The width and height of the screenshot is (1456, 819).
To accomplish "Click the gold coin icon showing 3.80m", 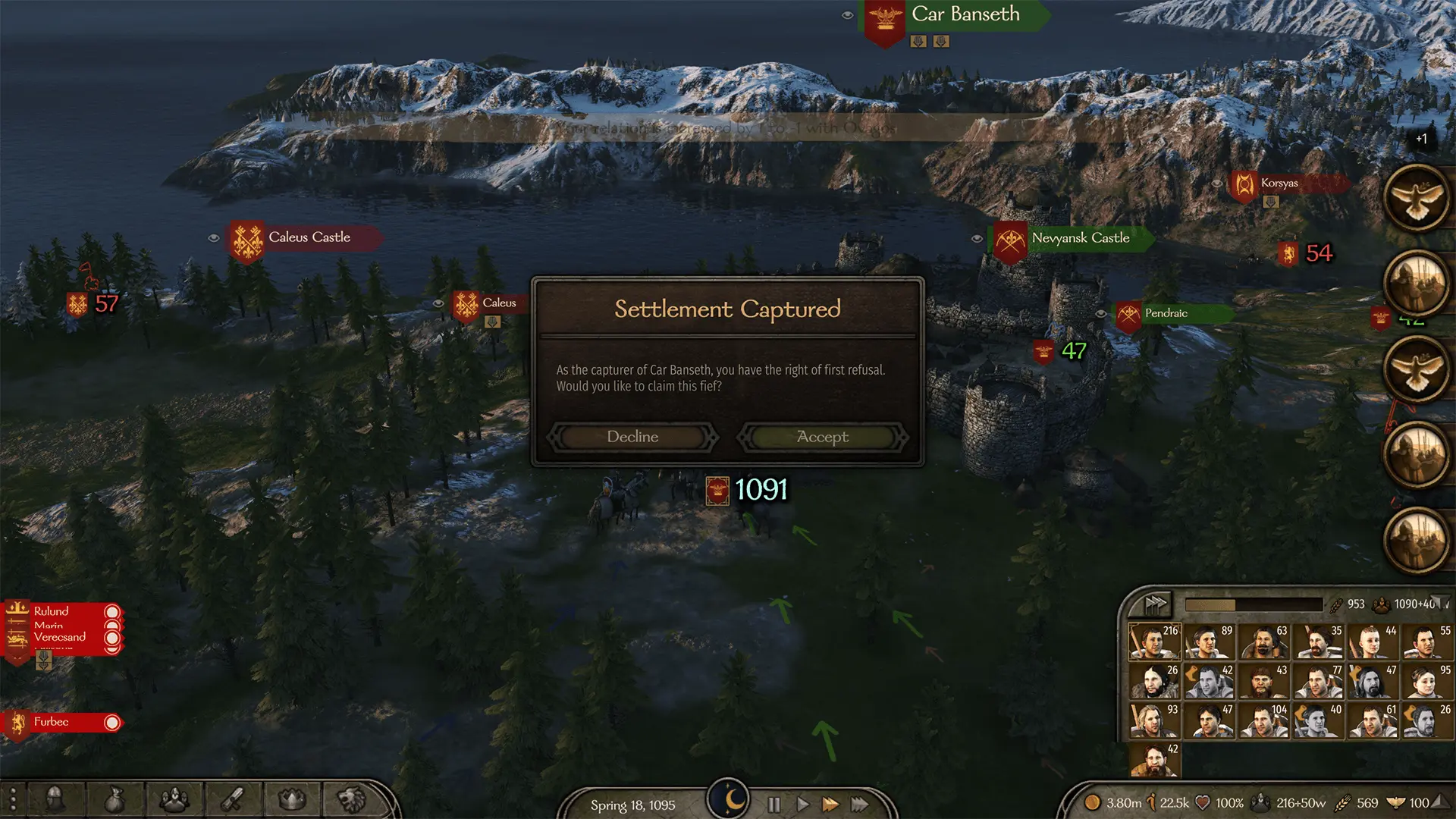I will 1093,802.
